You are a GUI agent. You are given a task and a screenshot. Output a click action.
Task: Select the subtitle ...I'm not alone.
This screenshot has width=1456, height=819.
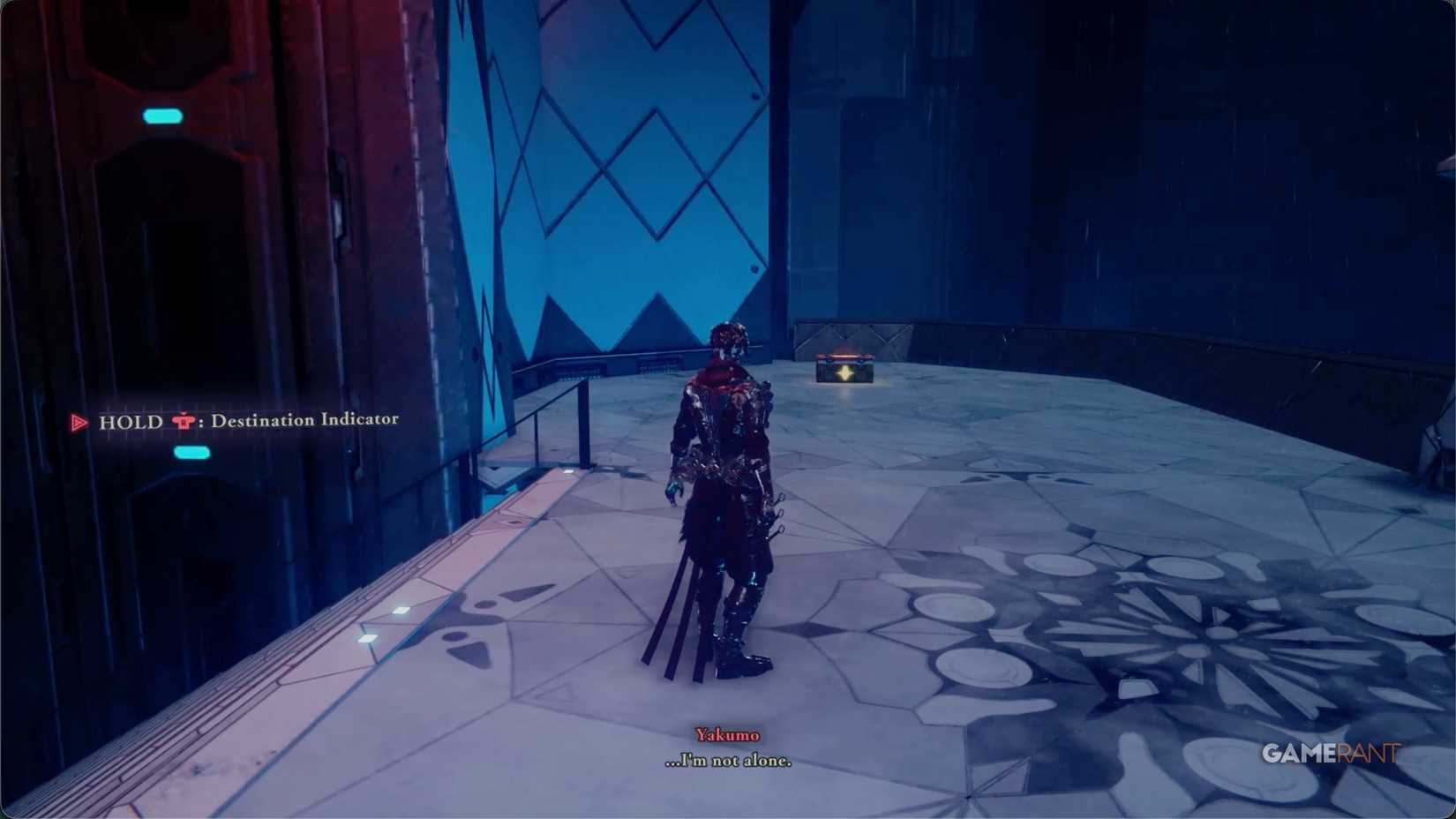[x=728, y=761]
